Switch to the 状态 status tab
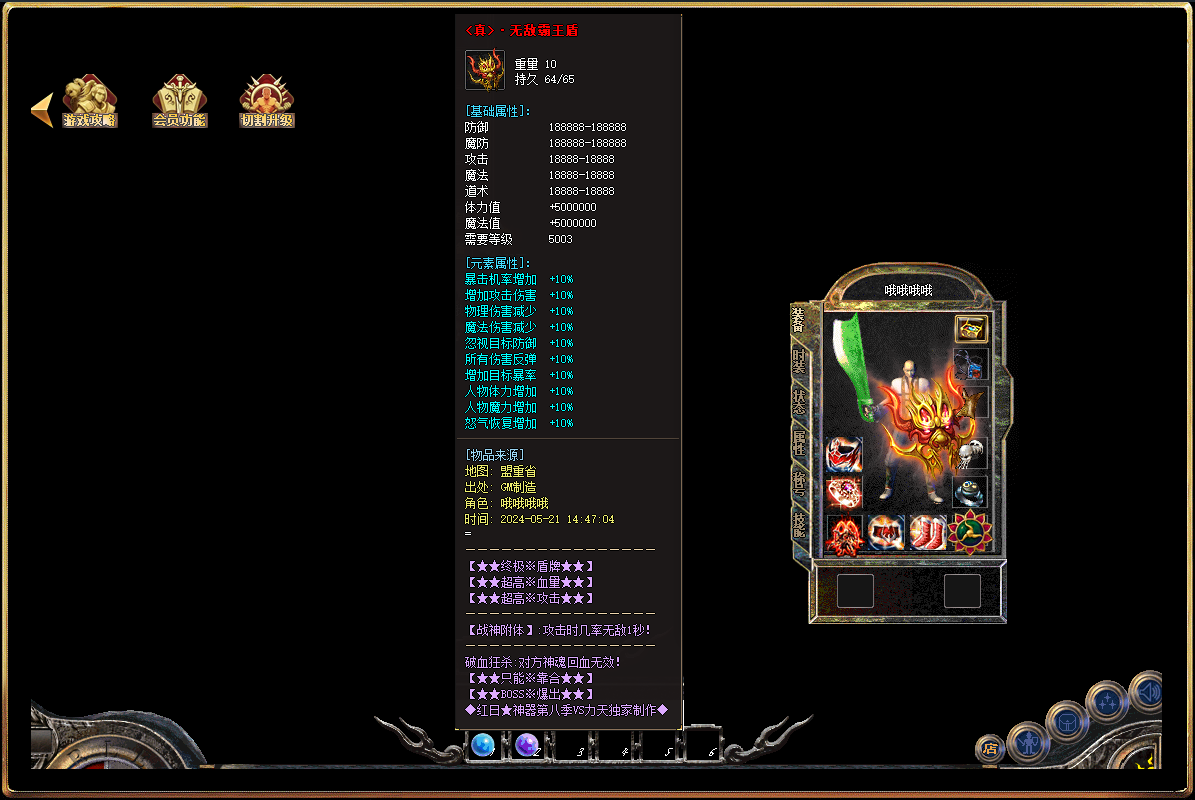Image resolution: width=1195 pixels, height=800 pixels. [799, 402]
